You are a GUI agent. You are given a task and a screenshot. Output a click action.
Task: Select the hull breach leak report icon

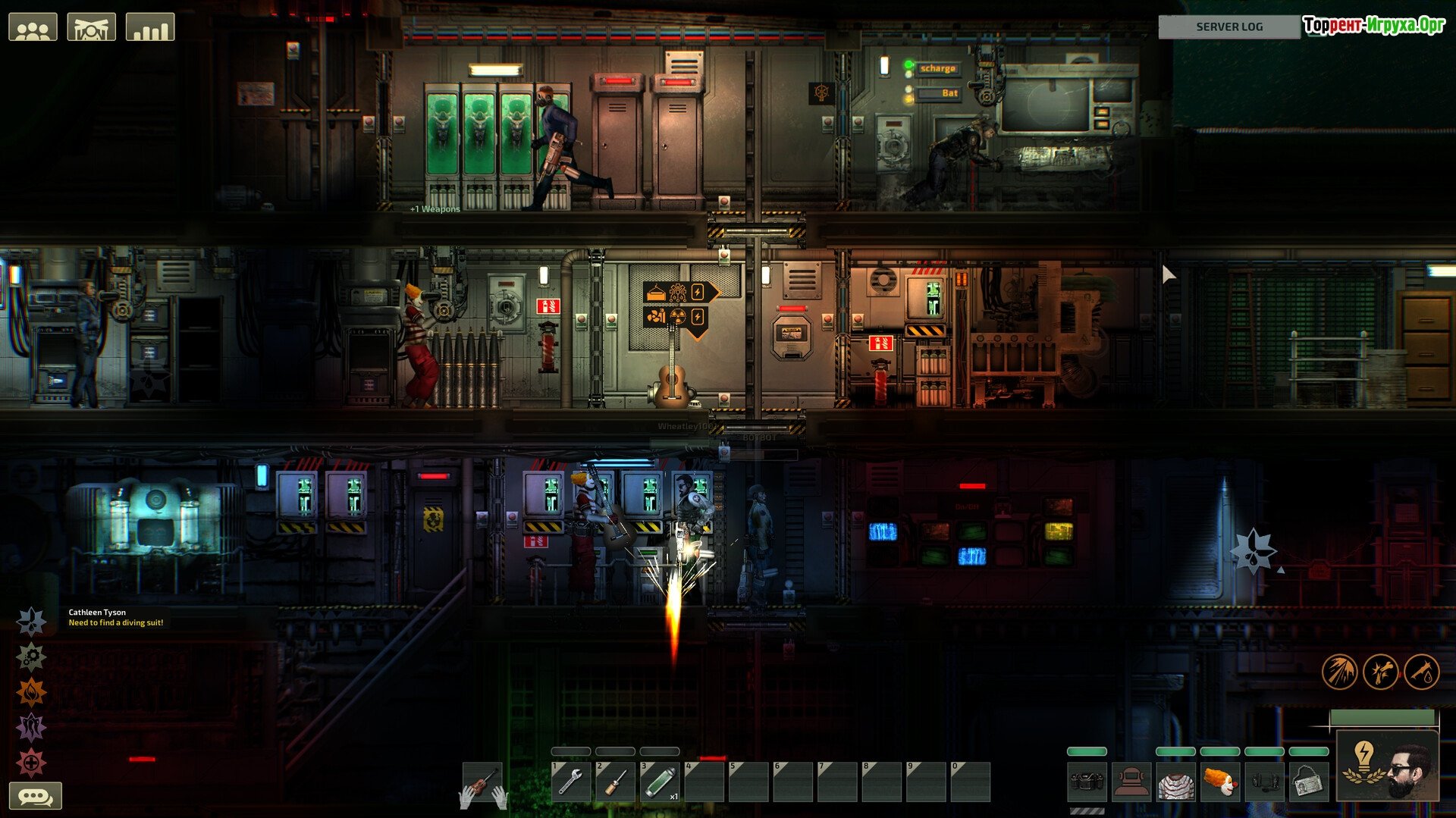(x=32, y=622)
